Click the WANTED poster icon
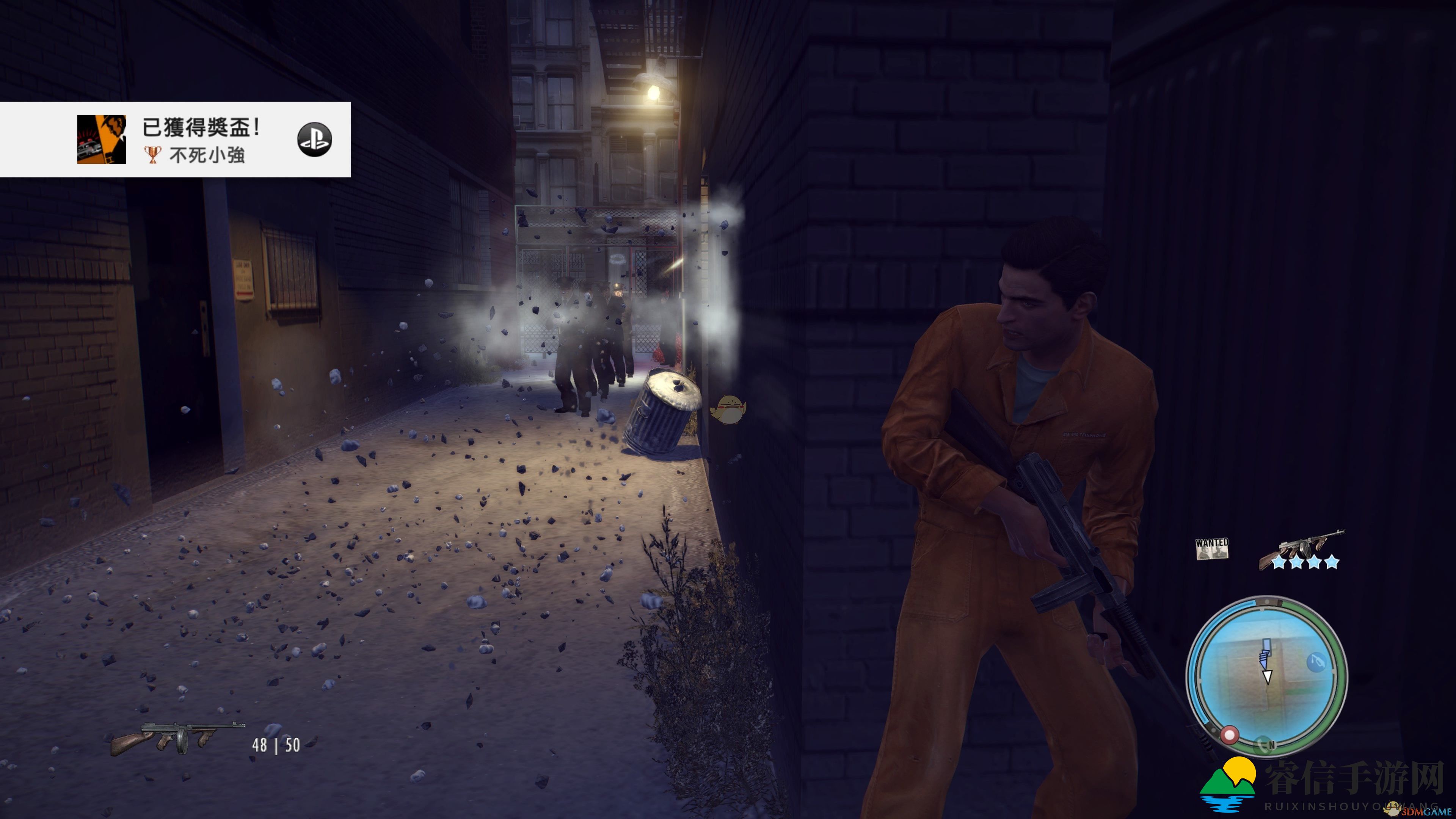This screenshot has height=819, width=1456. pyautogui.click(x=1212, y=548)
